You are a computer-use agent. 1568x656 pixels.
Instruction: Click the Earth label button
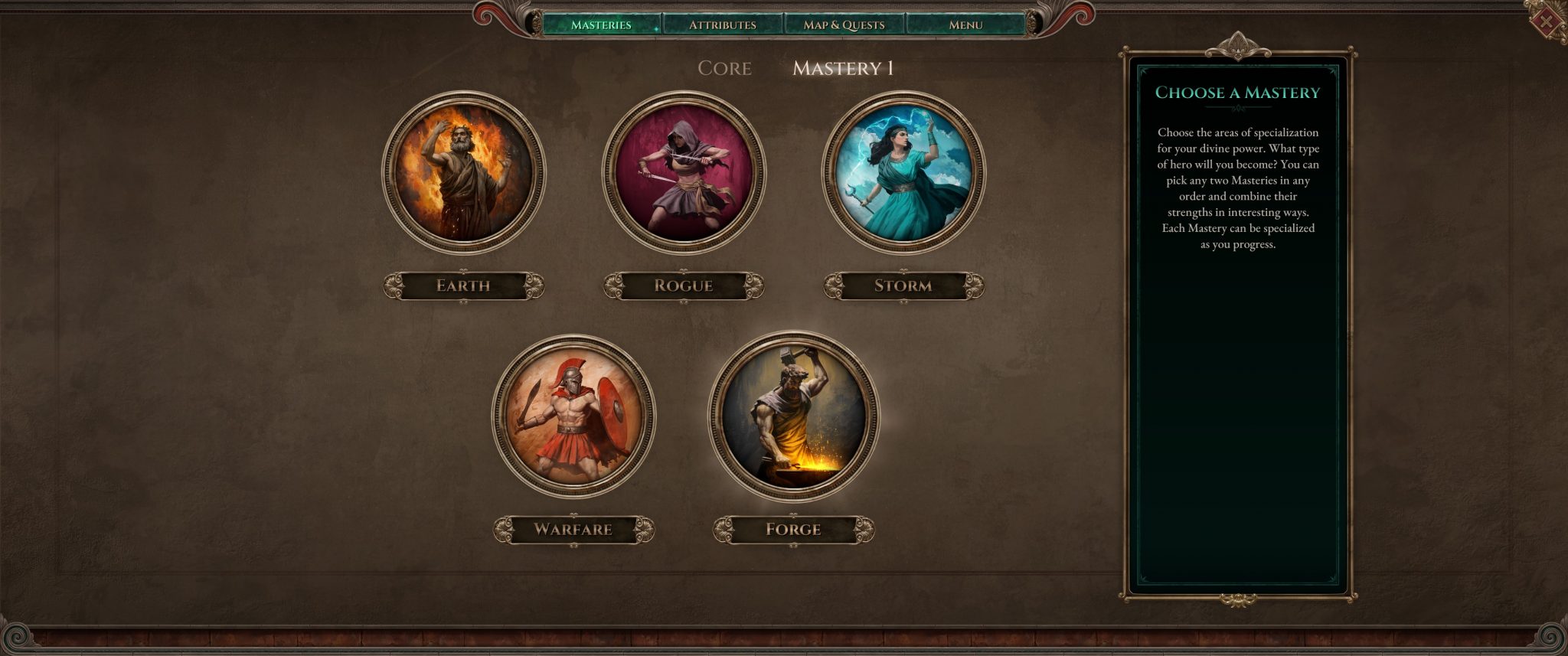point(463,286)
